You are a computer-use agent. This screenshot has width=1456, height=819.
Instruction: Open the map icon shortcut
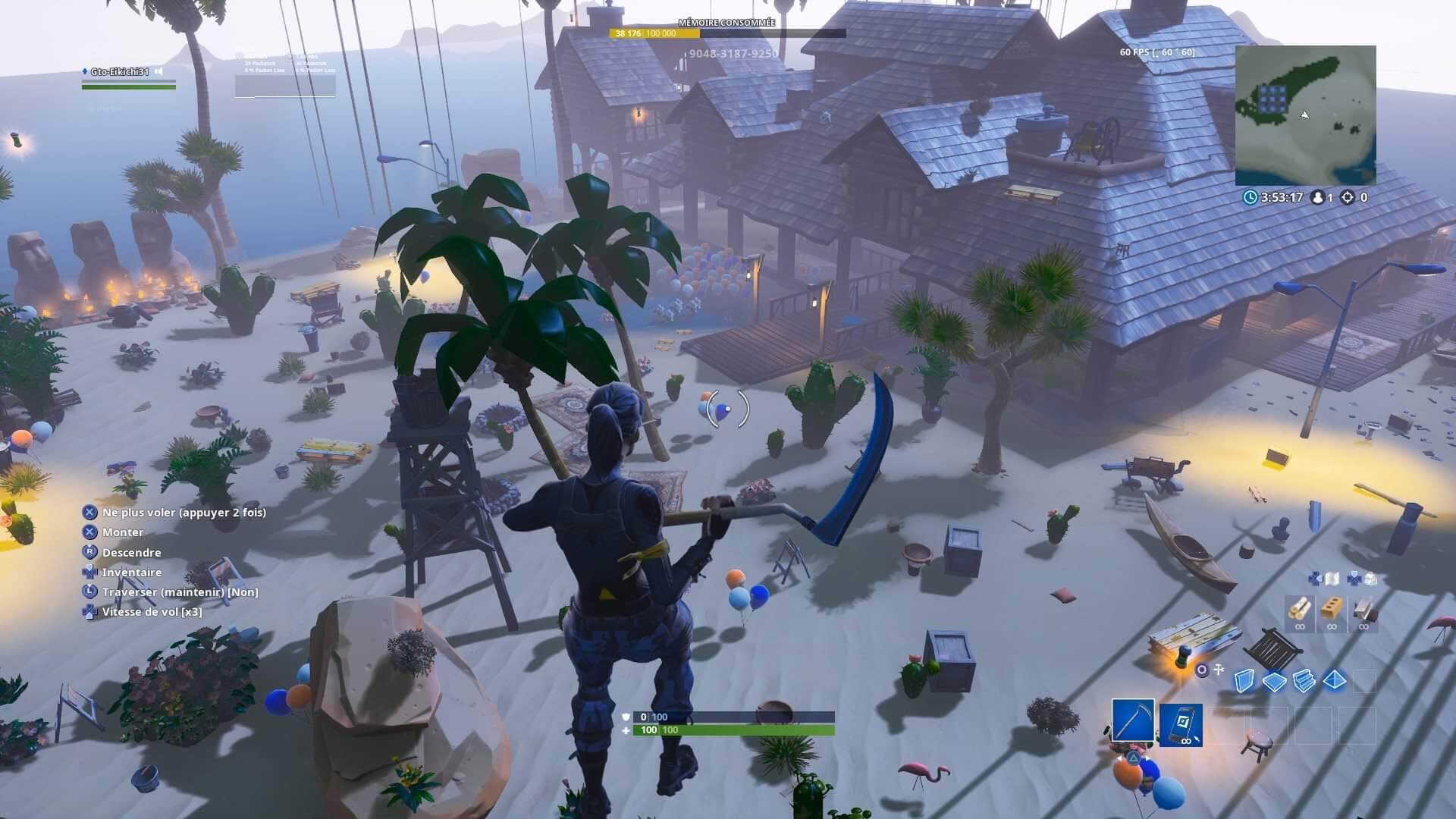tap(1332, 579)
